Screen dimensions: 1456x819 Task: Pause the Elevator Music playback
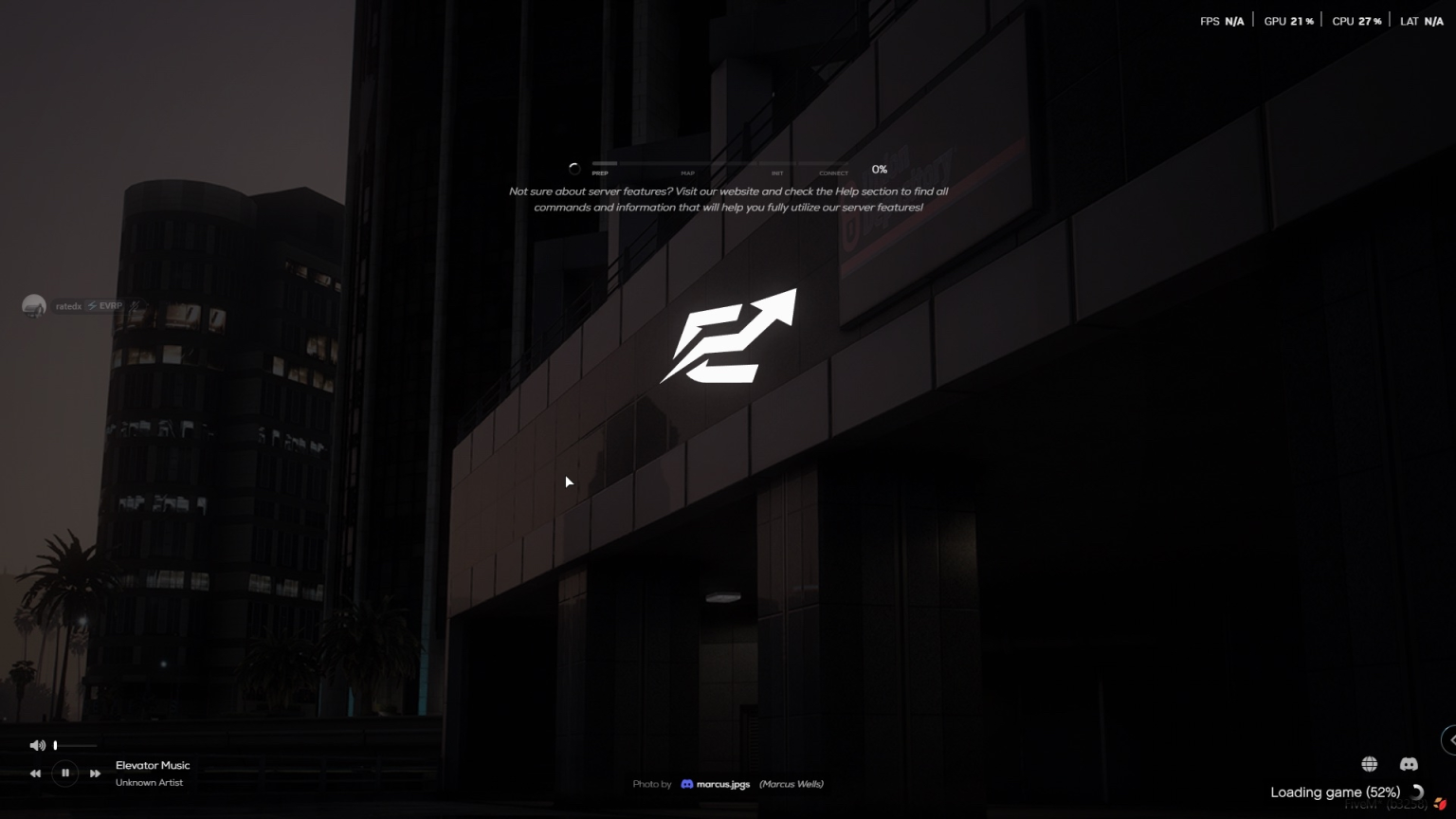[x=64, y=773]
